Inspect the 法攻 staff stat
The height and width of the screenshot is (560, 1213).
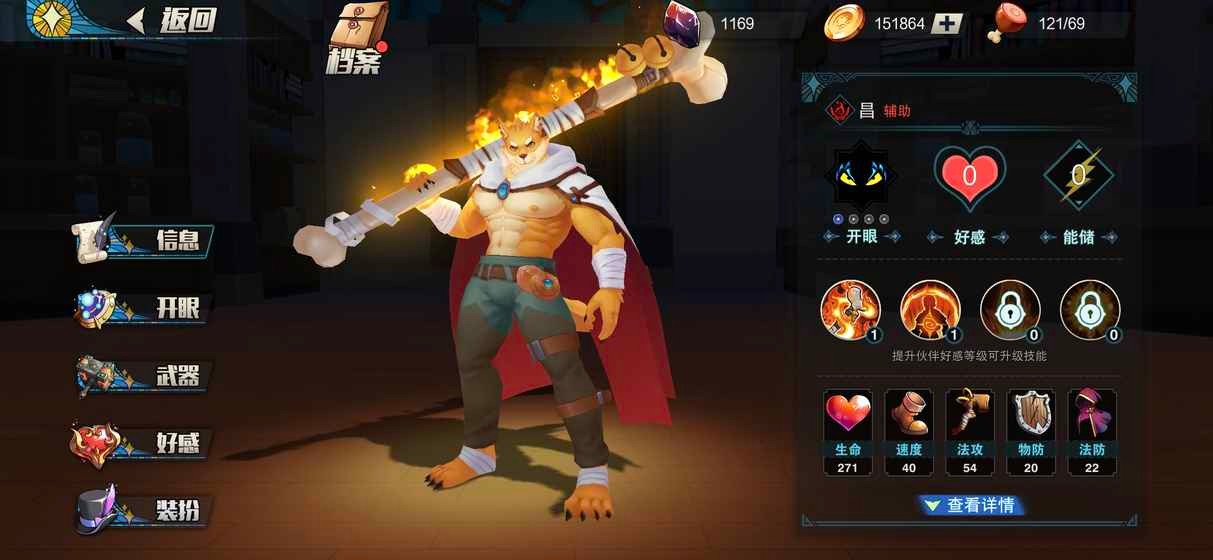pos(970,430)
